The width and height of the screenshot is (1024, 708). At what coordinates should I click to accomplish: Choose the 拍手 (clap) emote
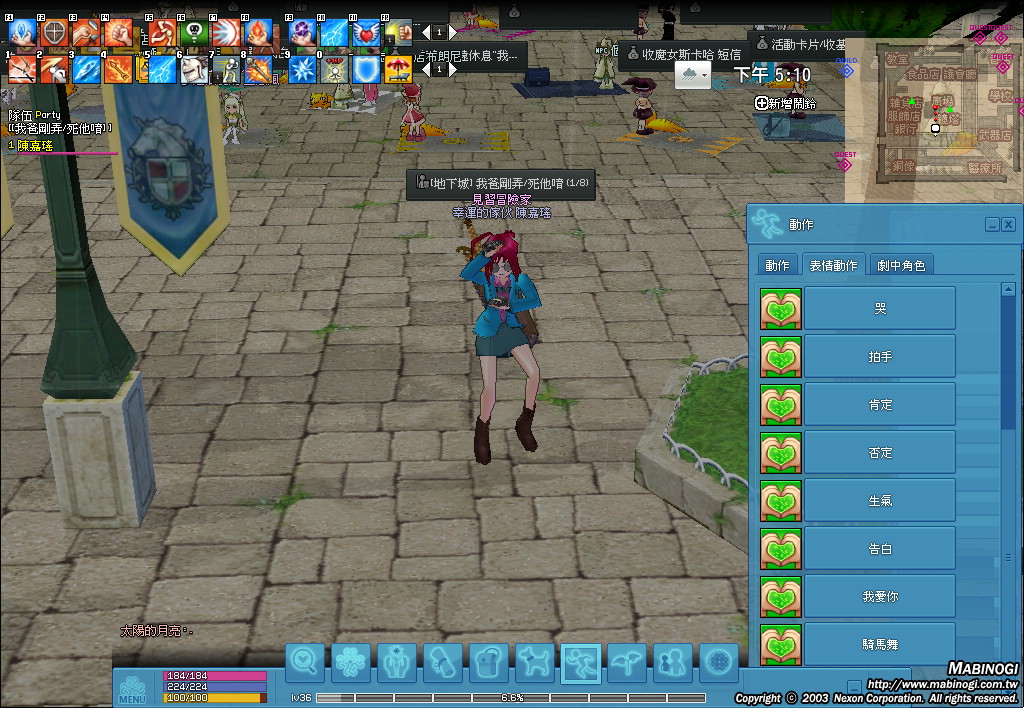click(880, 356)
